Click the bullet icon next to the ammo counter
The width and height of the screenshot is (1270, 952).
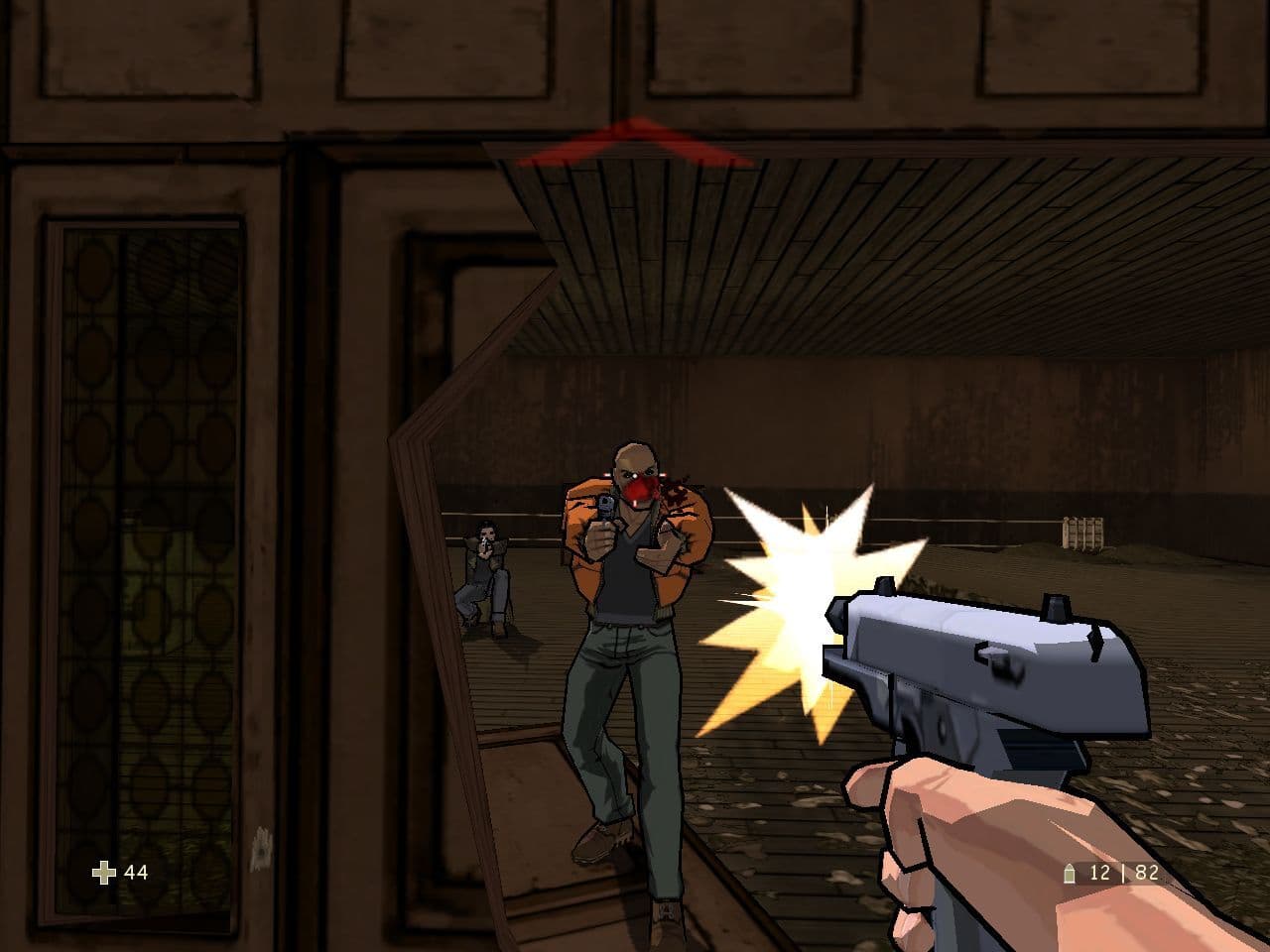point(1068,875)
